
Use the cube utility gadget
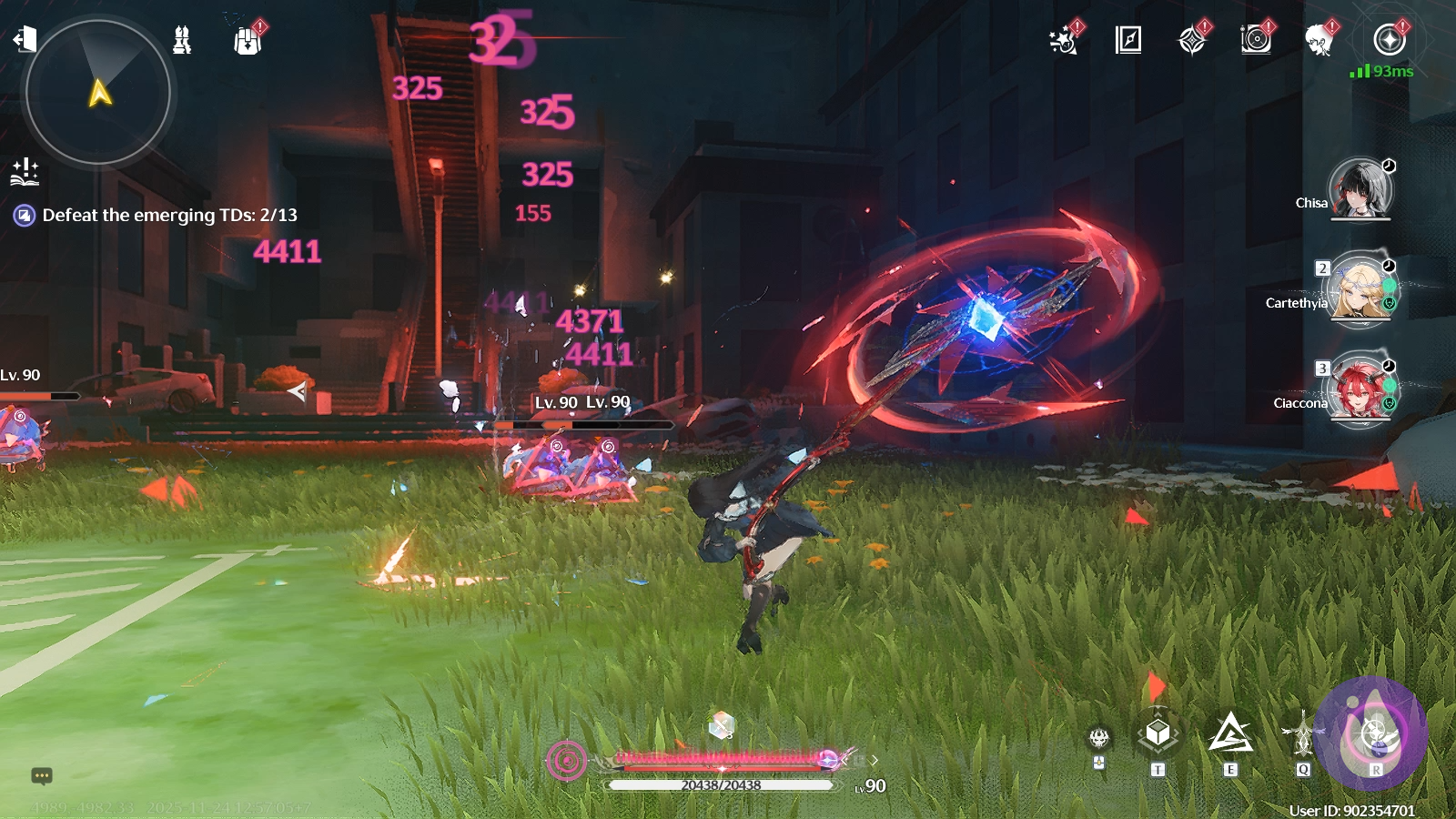[1158, 733]
